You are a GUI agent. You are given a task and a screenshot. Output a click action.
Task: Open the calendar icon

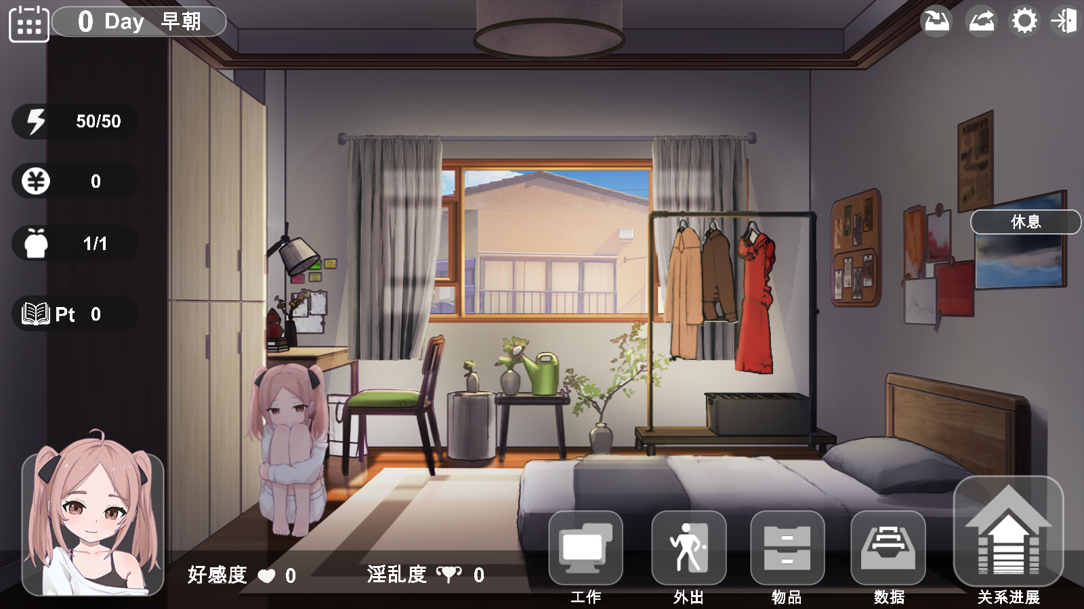[x=29, y=22]
